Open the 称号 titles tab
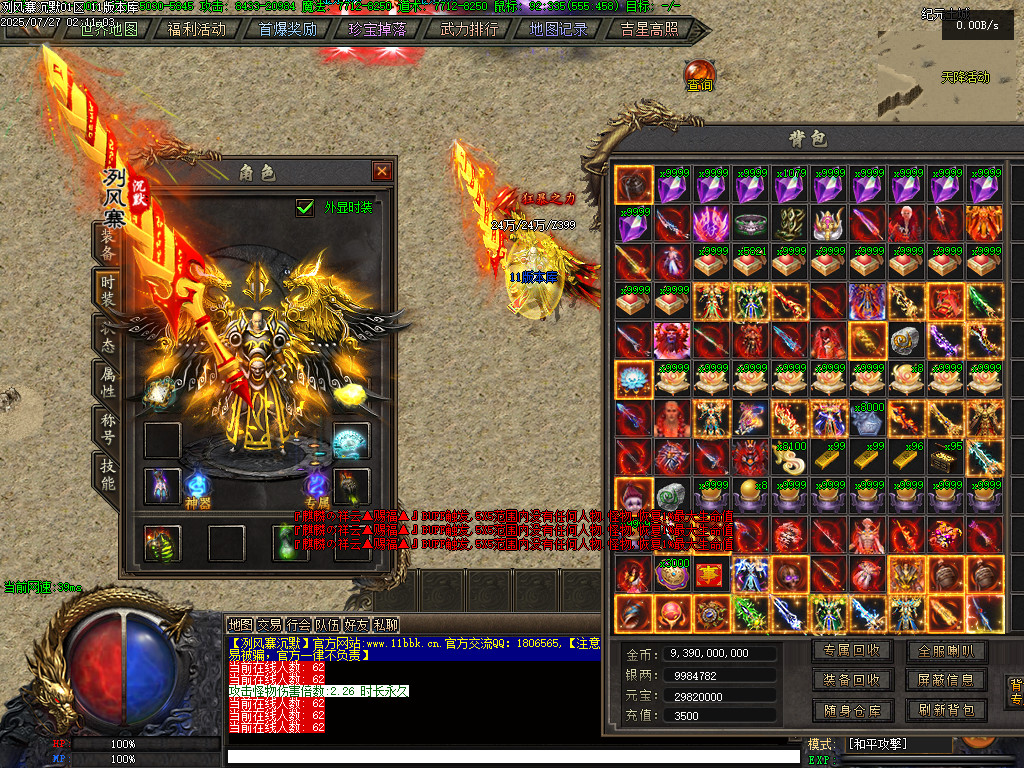Screen dimensions: 1024x768 point(107,427)
